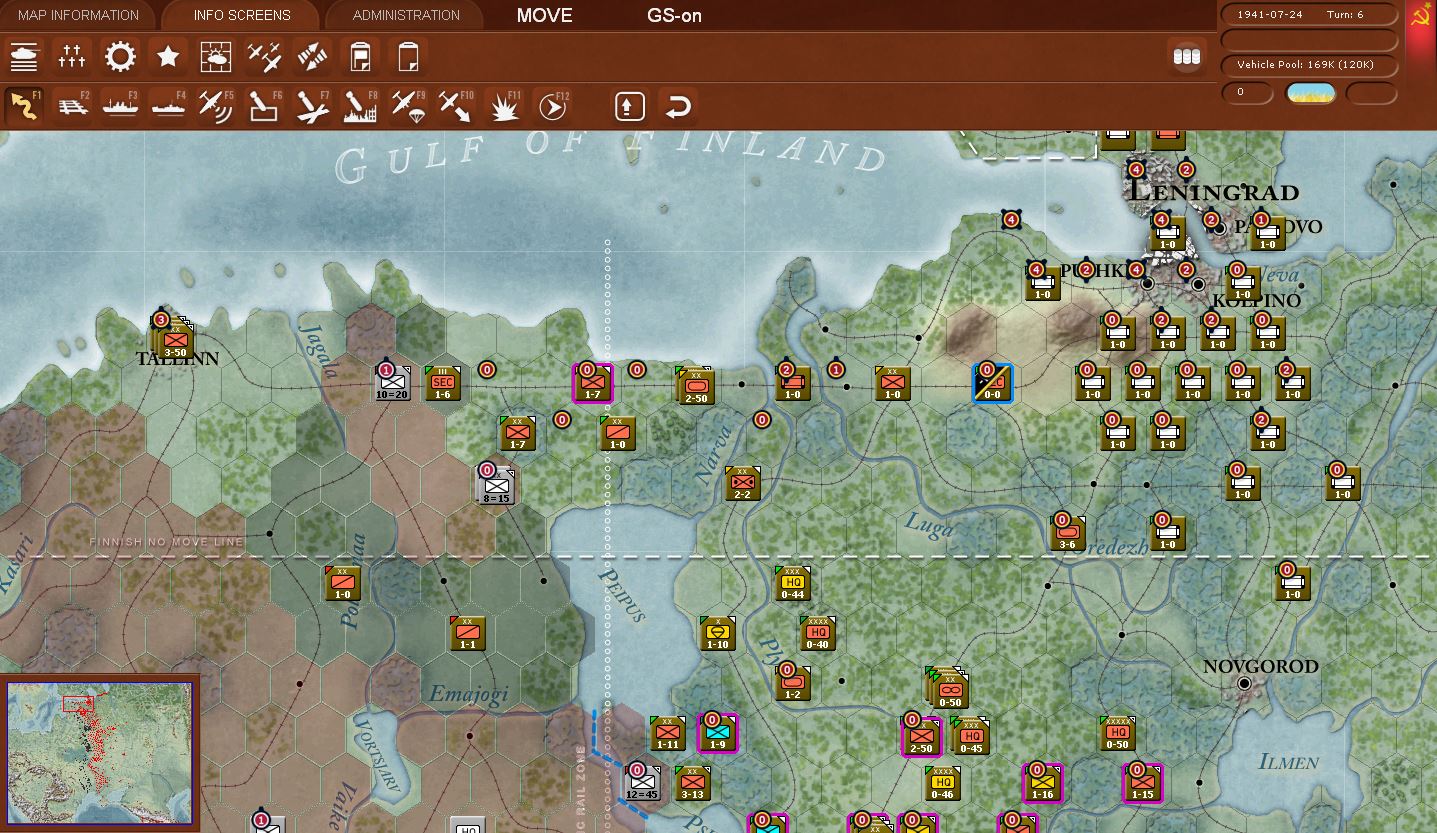Viewport: 1437px width, 833px height.
Task: Open game preferences with the gear icon
Action: click(x=120, y=57)
